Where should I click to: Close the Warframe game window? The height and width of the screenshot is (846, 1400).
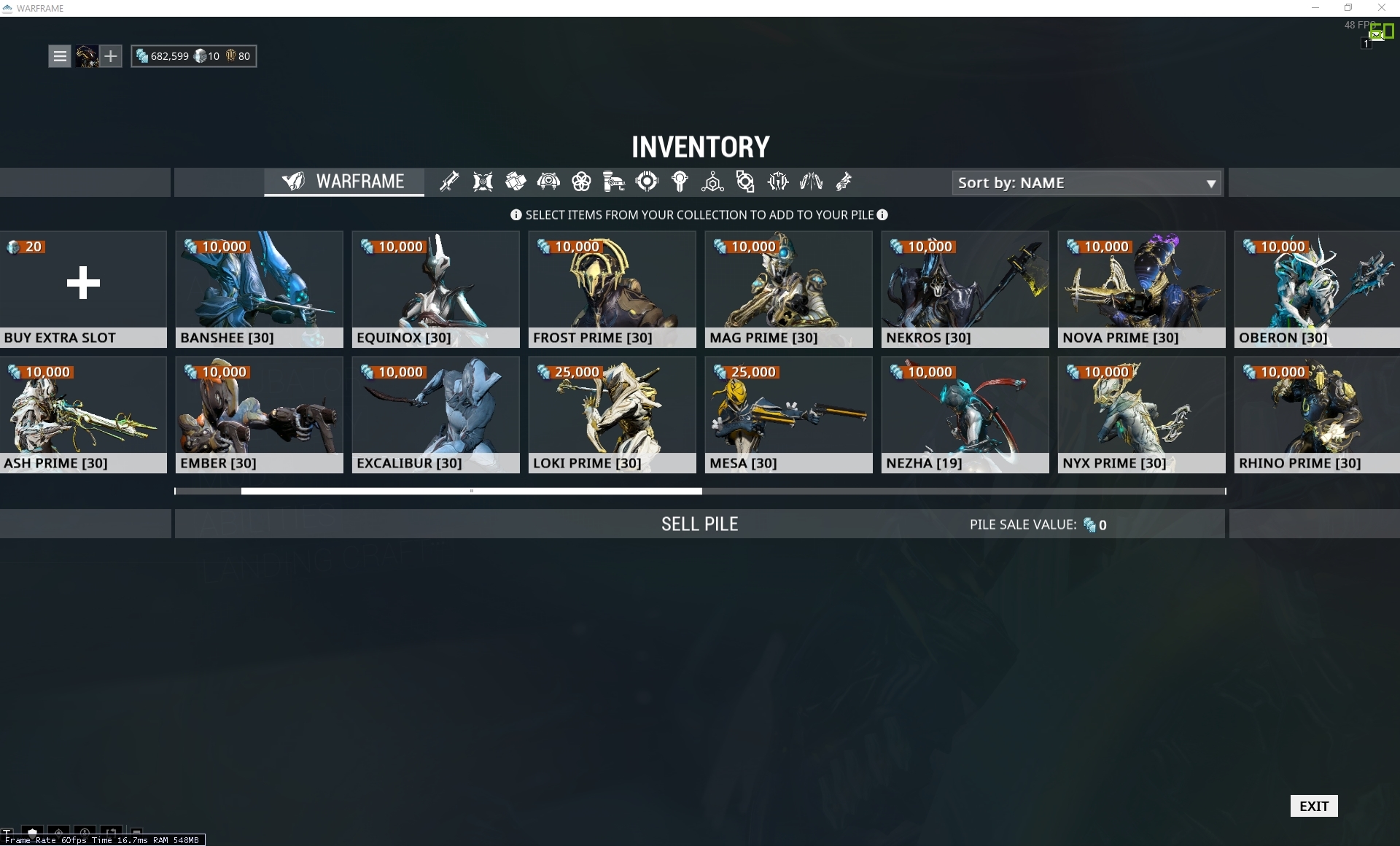(x=1381, y=8)
